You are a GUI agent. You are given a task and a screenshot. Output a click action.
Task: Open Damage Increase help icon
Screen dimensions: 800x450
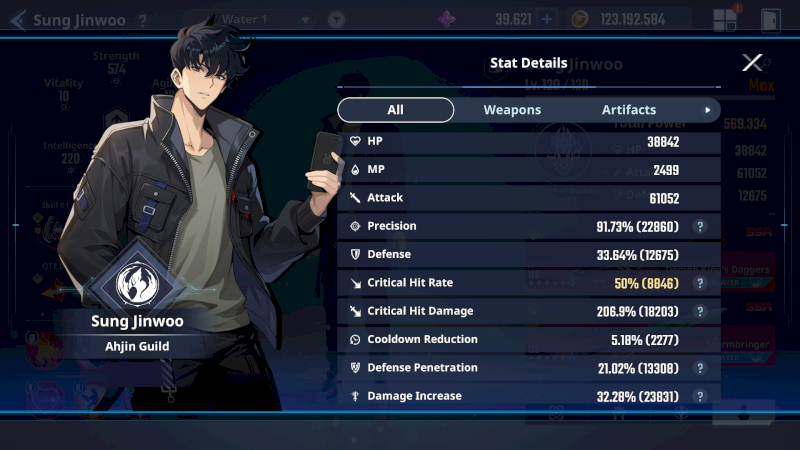[702, 396]
